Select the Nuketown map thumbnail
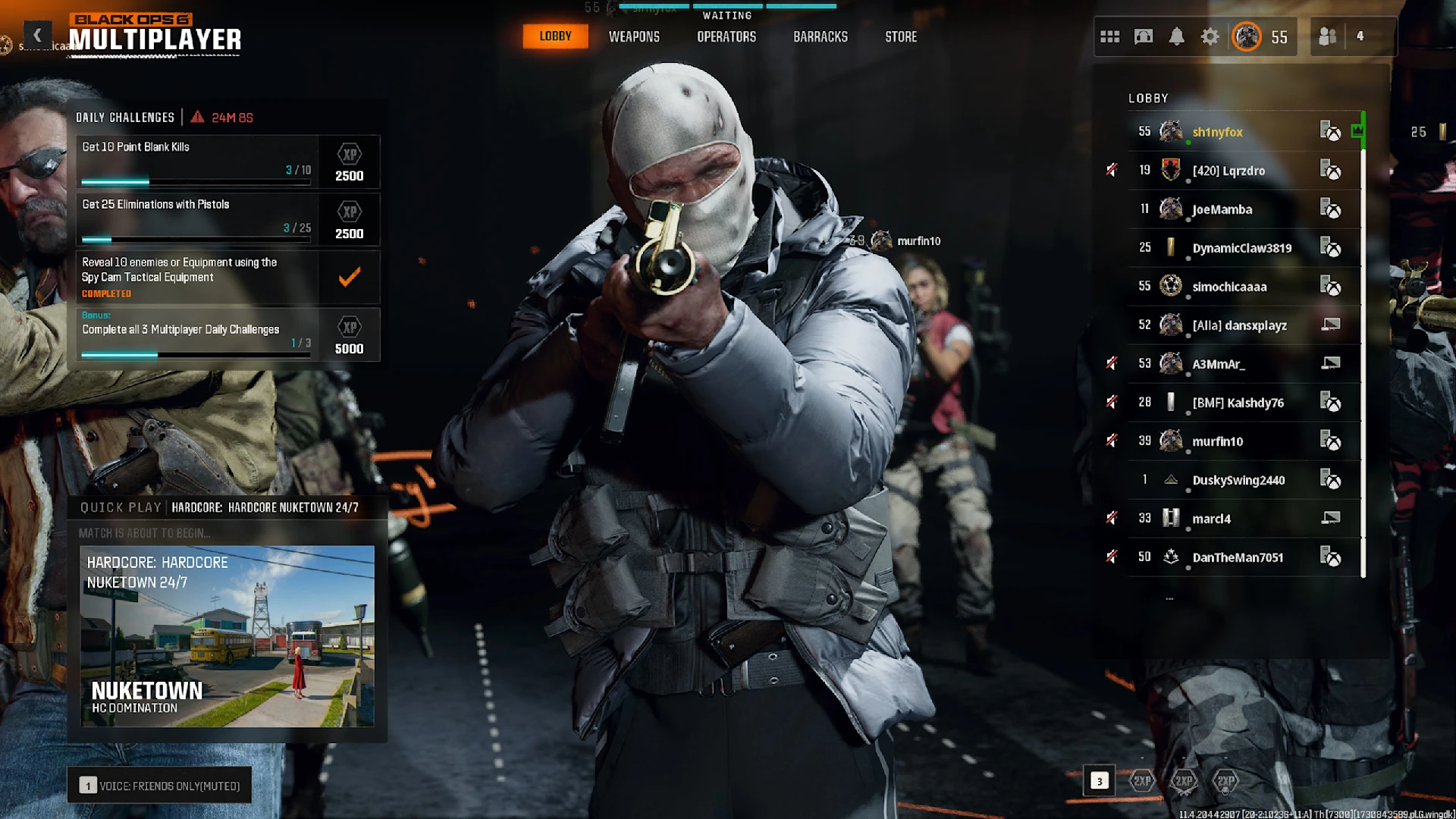The image size is (1456, 819). click(227, 635)
